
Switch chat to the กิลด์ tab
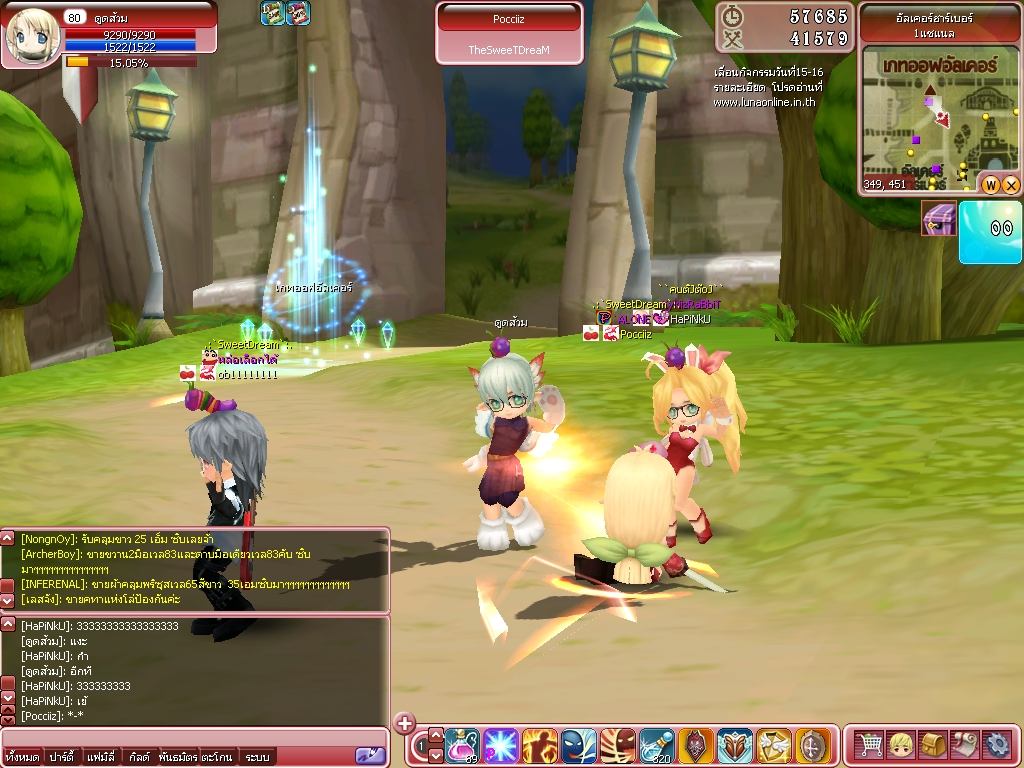[x=139, y=757]
